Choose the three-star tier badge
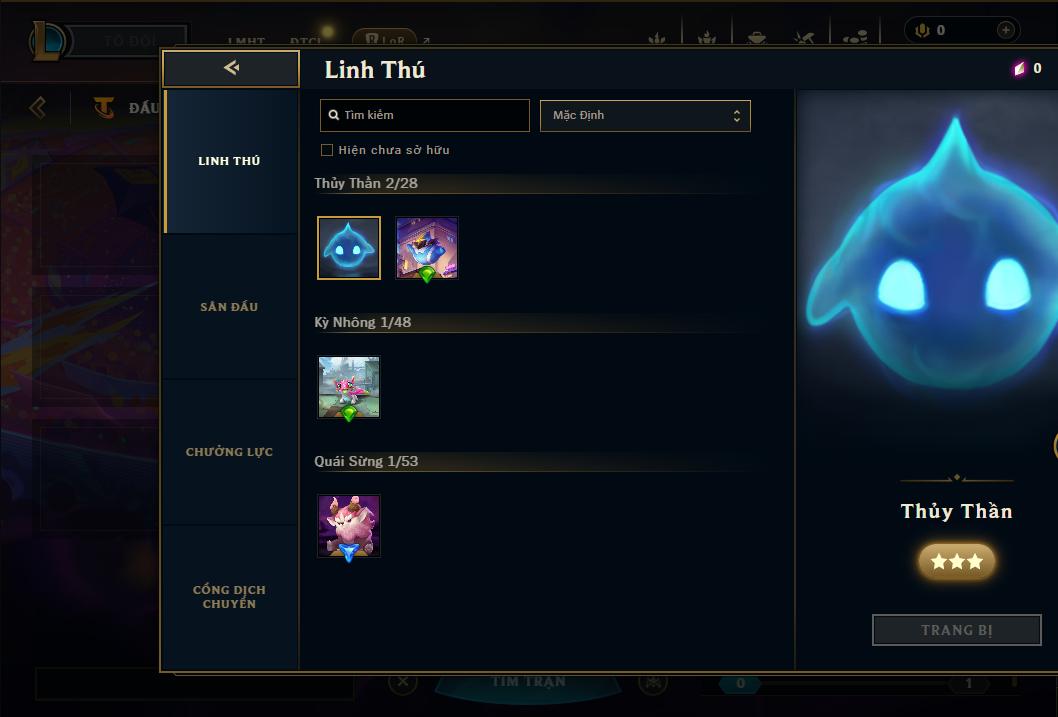Screen dimensions: 1058x717 tap(956, 562)
